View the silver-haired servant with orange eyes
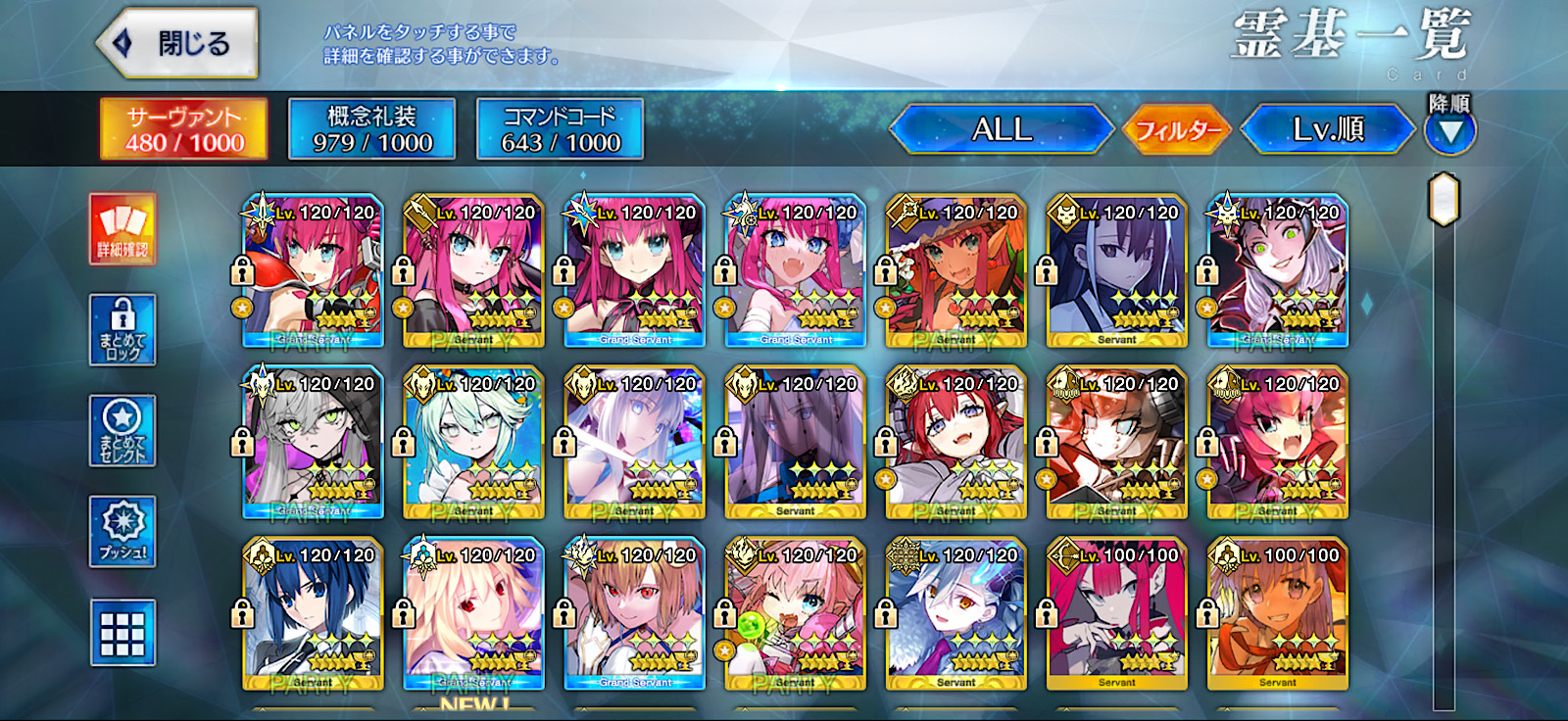This screenshot has height=721, width=1568. pyautogui.click(x=955, y=614)
